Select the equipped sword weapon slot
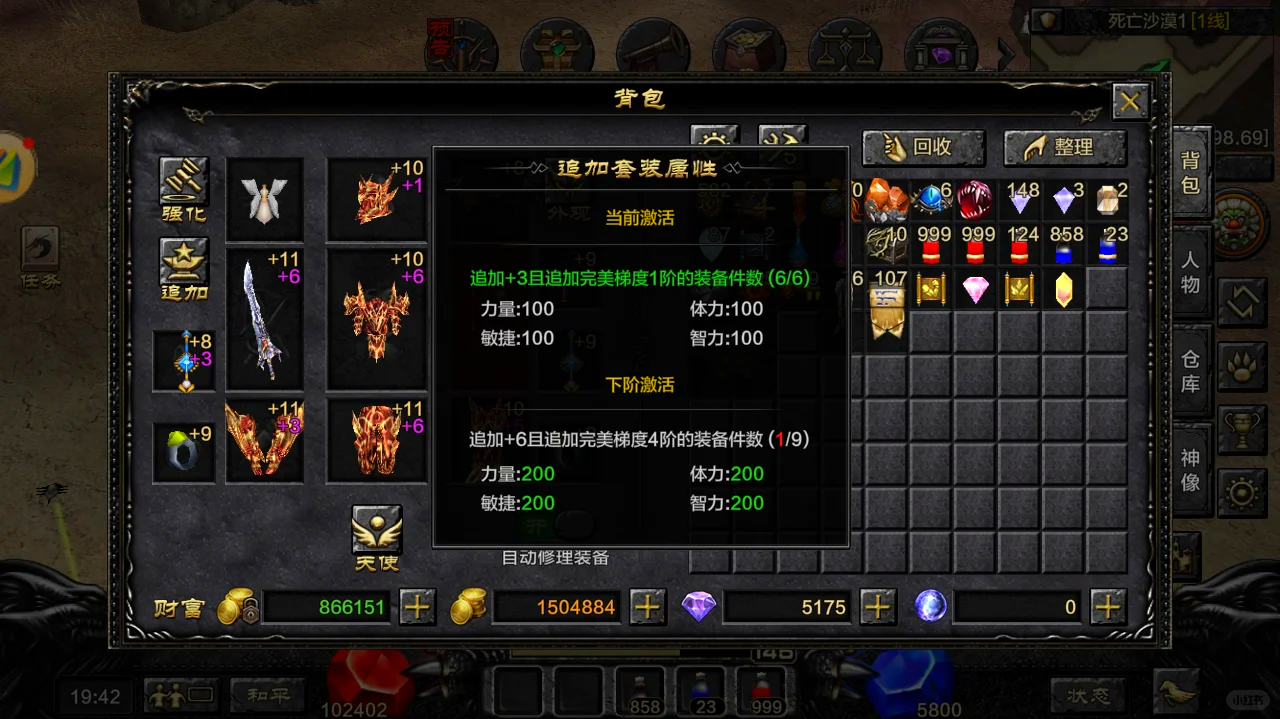1280x719 pixels. coord(265,319)
